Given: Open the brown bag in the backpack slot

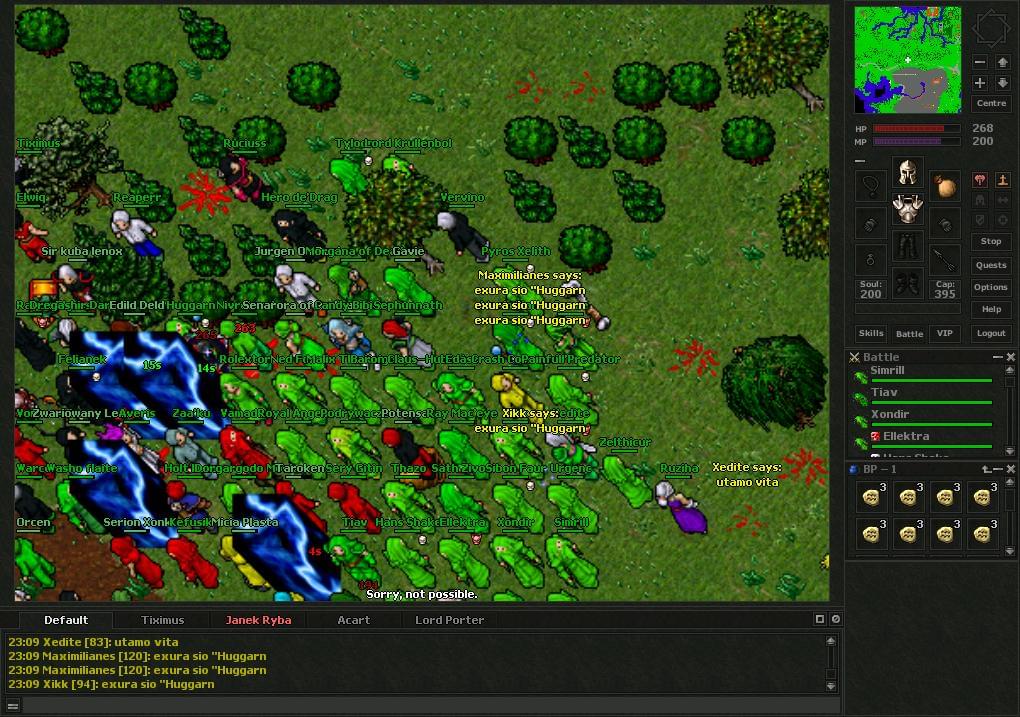Looking at the screenshot, I should [944, 185].
